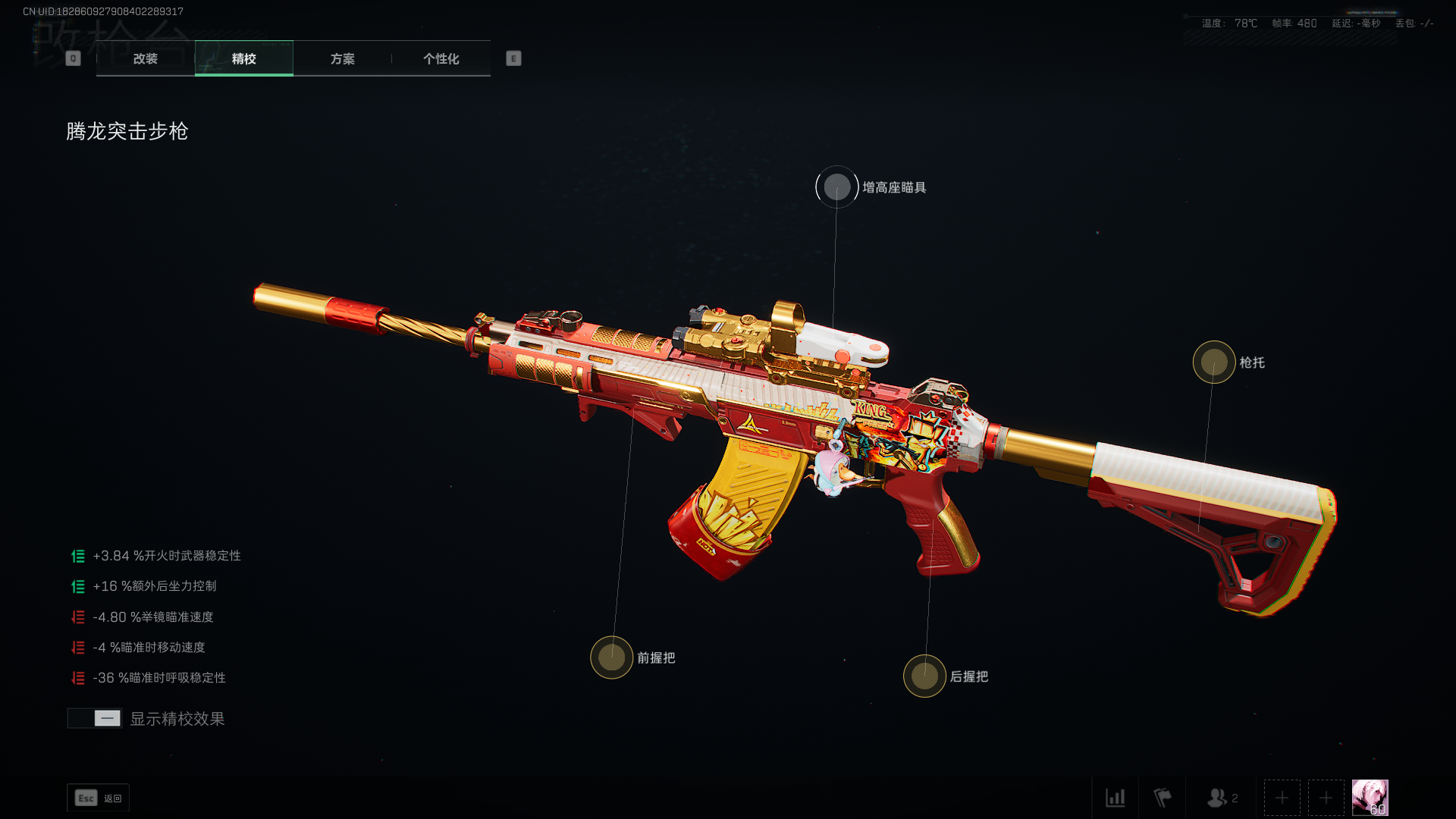Open the bar chart statistics icon
This screenshot has width=1456, height=819.
(1116, 798)
